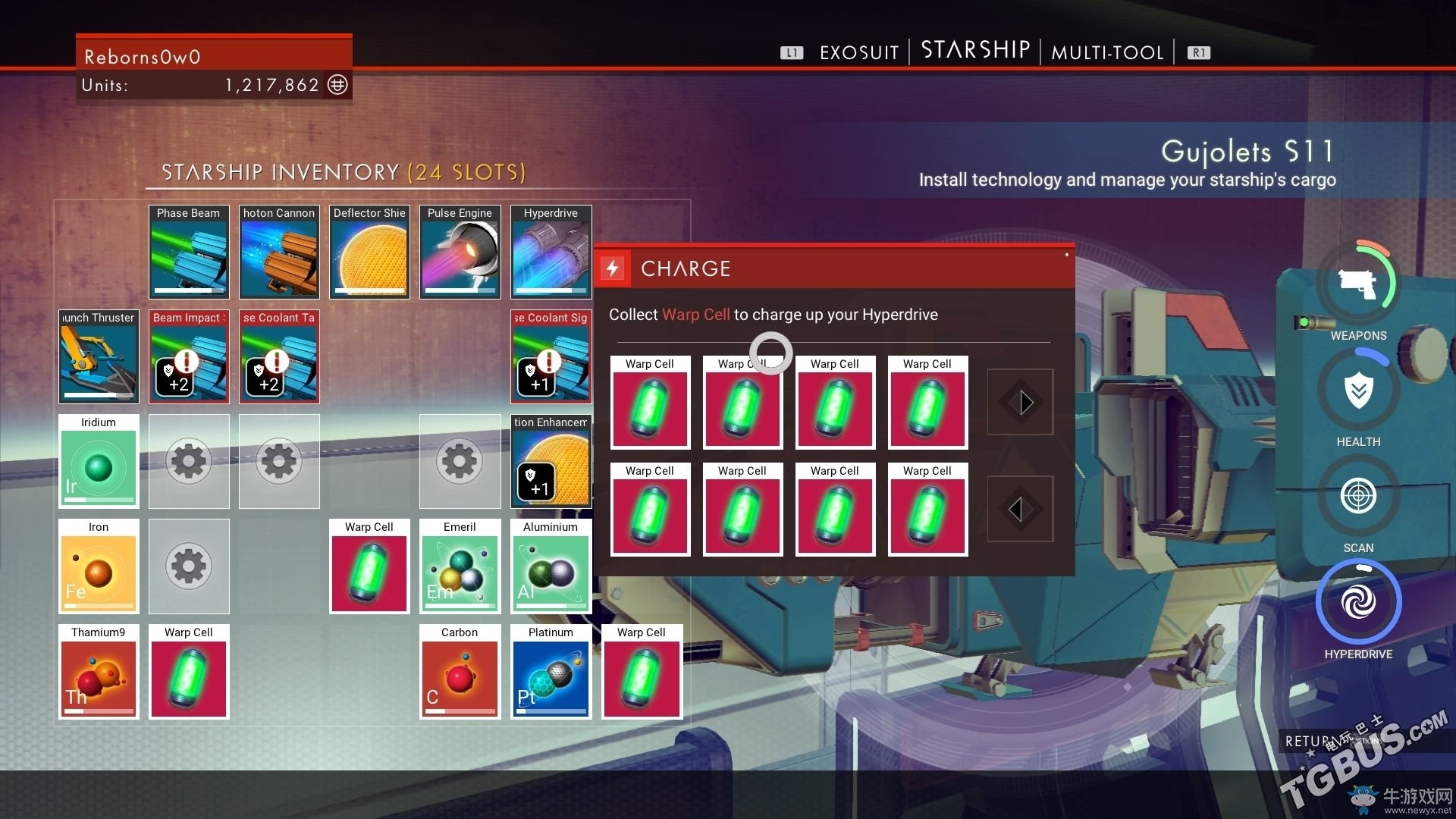Screen dimensions: 1456x819
Task: Select the Thamium9 stack
Action: click(99, 671)
